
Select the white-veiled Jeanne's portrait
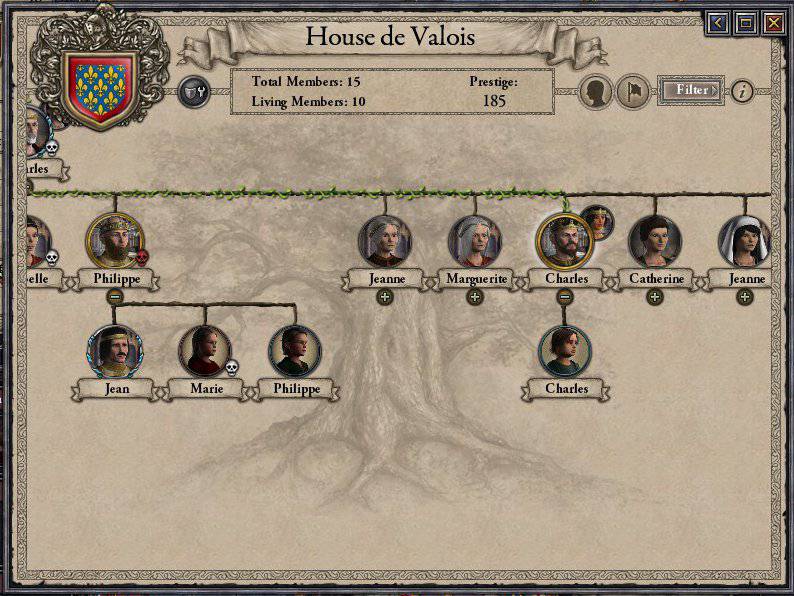(744, 242)
